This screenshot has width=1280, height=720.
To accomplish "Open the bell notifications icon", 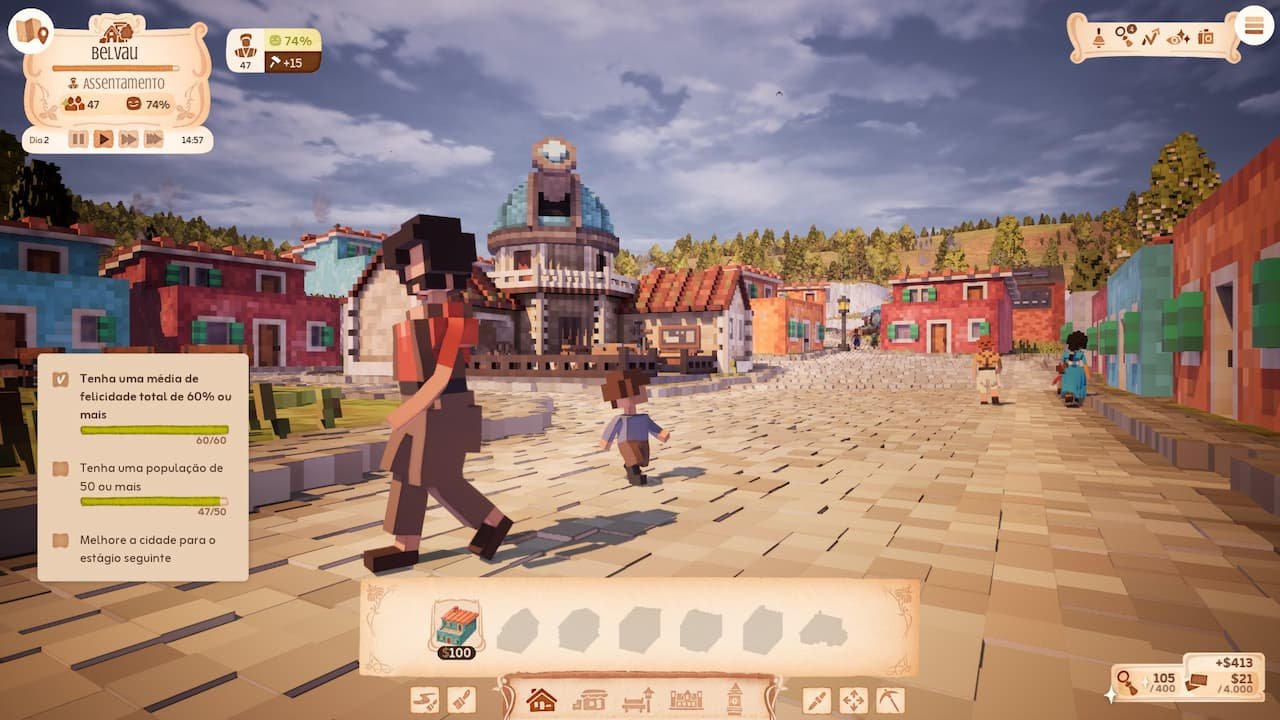I will pos(1098,37).
